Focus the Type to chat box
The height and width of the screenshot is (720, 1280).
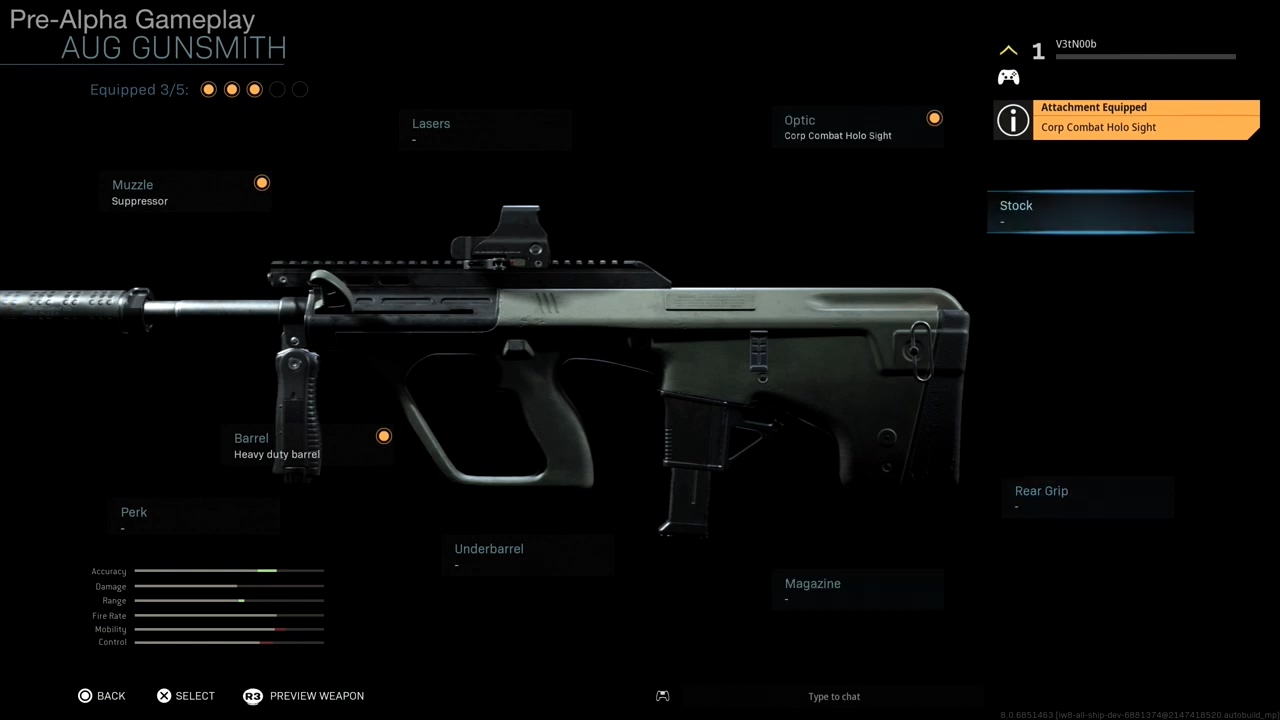pyautogui.click(x=833, y=697)
